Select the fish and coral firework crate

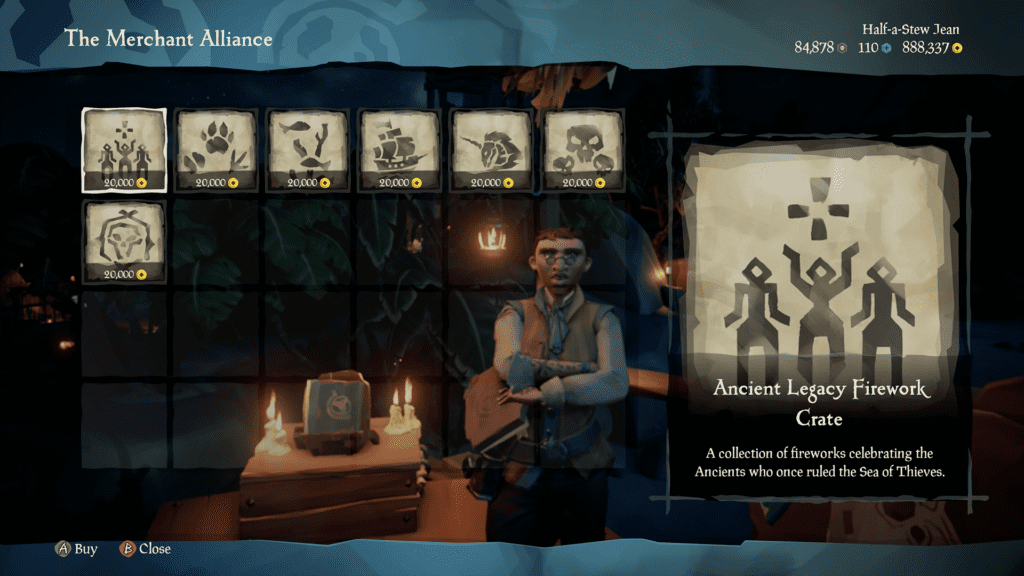[308, 150]
